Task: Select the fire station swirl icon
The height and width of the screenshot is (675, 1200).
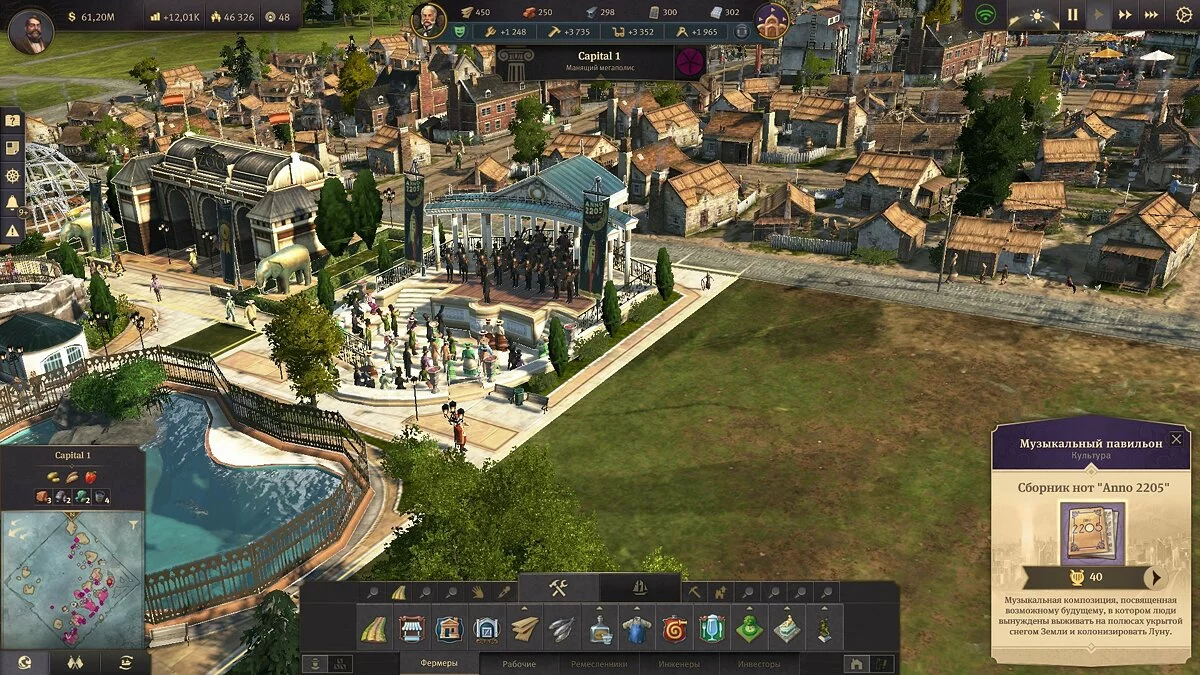Action: click(x=675, y=629)
